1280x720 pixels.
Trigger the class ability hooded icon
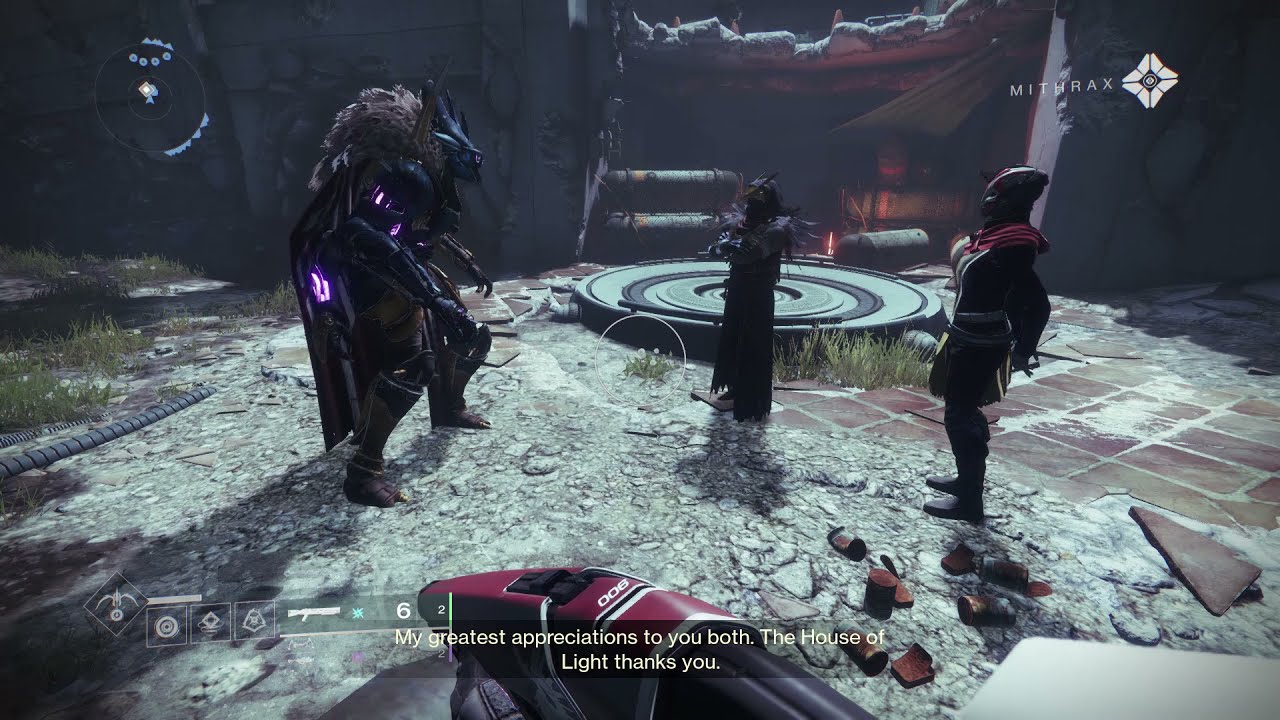pos(254,622)
